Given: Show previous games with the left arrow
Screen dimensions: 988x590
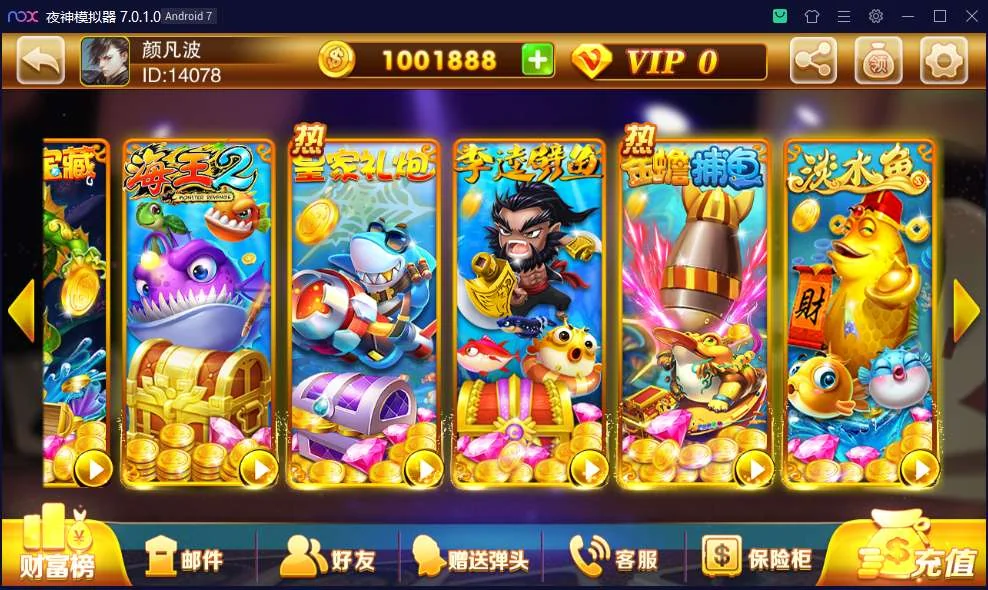Looking at the screenshot, I should point(21,311).
